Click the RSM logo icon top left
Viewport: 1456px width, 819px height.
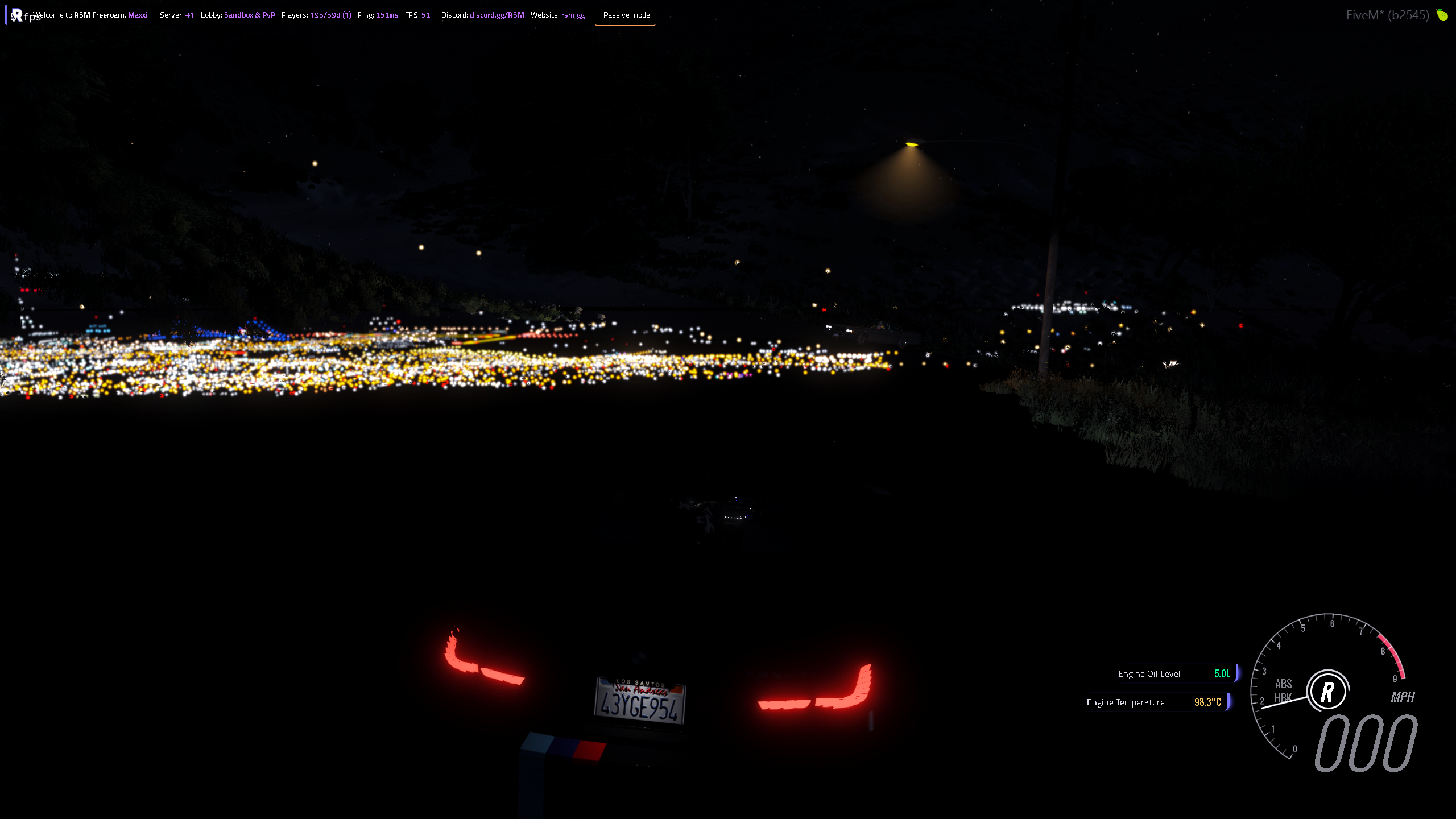16,15
